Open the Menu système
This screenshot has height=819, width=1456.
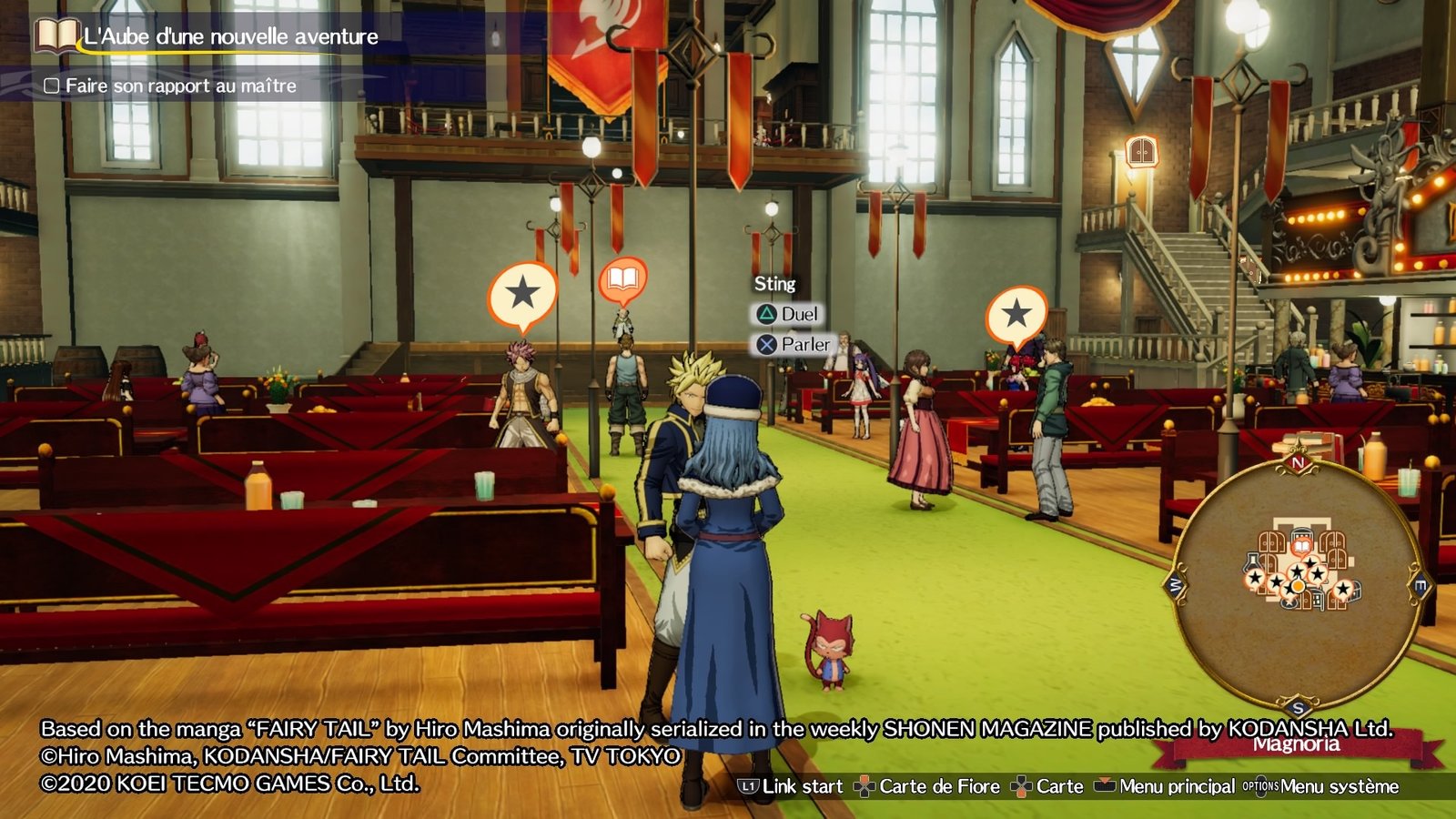tap(1321, 786)
